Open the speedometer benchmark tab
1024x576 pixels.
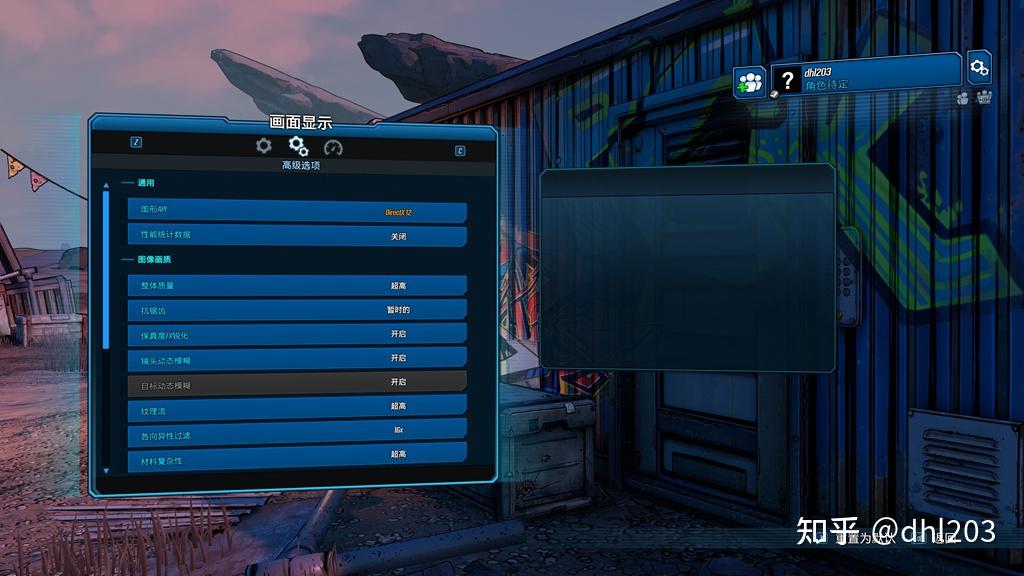(333, 147)
